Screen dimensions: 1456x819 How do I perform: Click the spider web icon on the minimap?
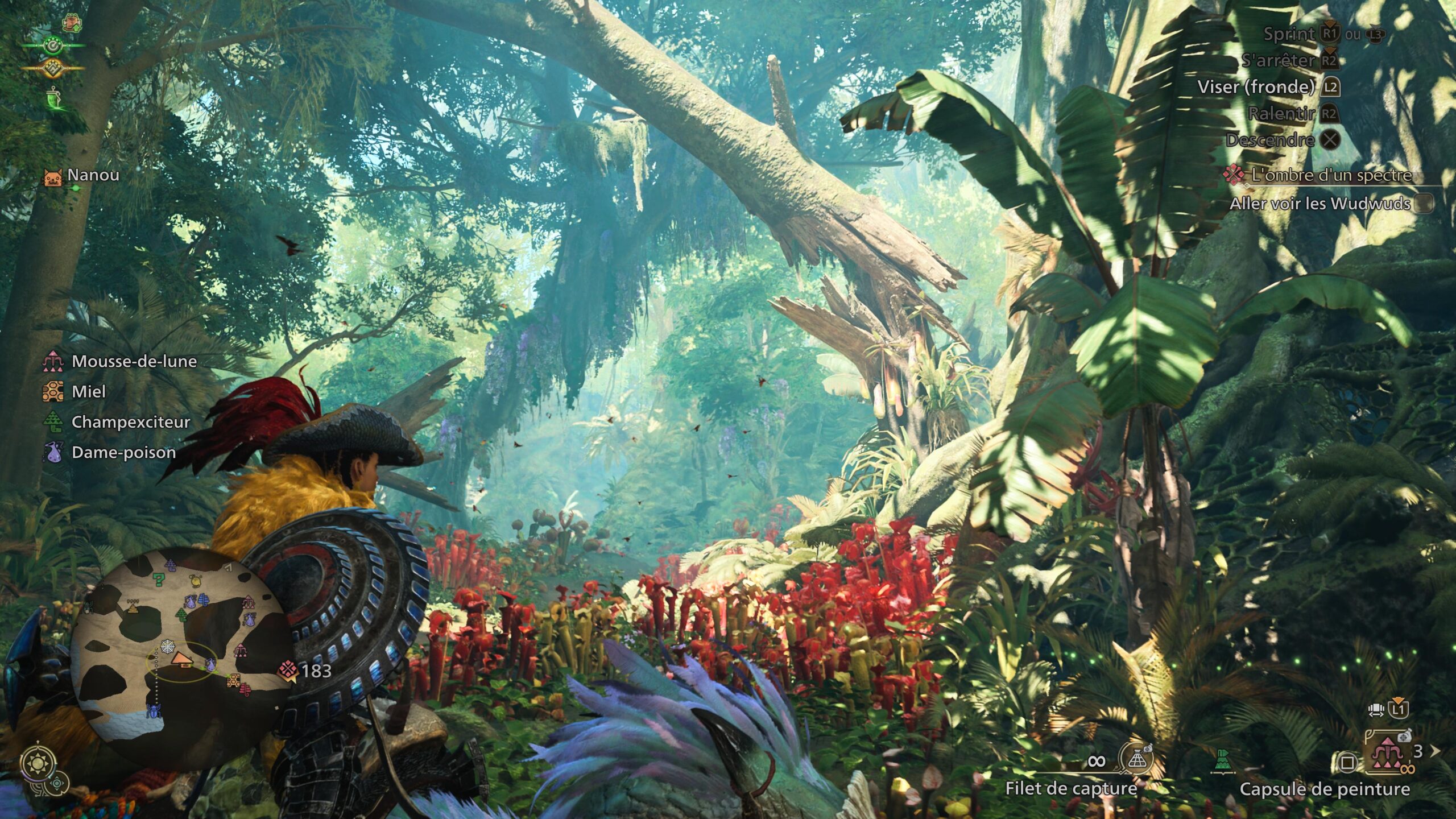click(168, 648)
